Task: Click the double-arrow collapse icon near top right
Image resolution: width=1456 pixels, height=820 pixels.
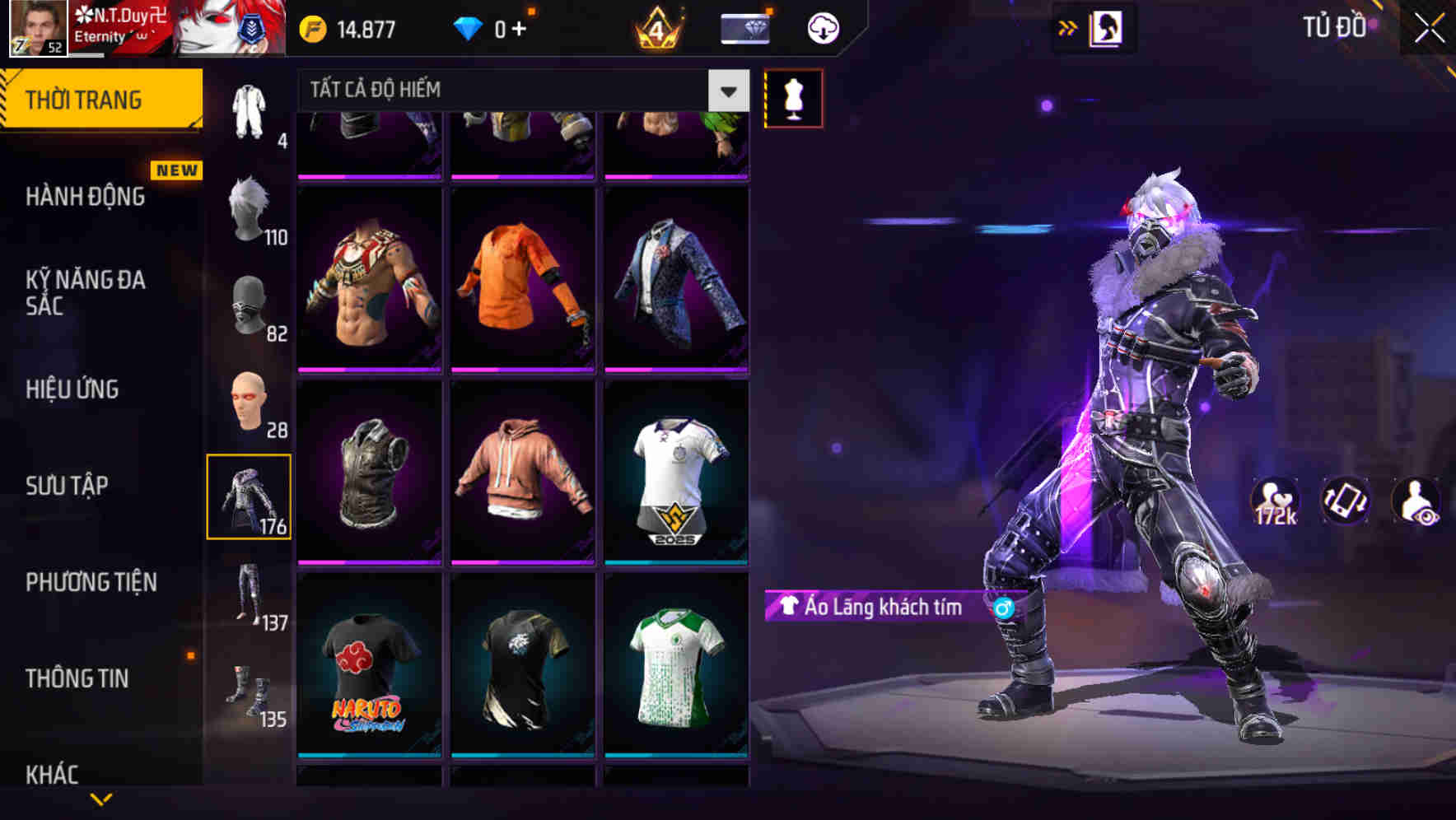Action: 1066,27
